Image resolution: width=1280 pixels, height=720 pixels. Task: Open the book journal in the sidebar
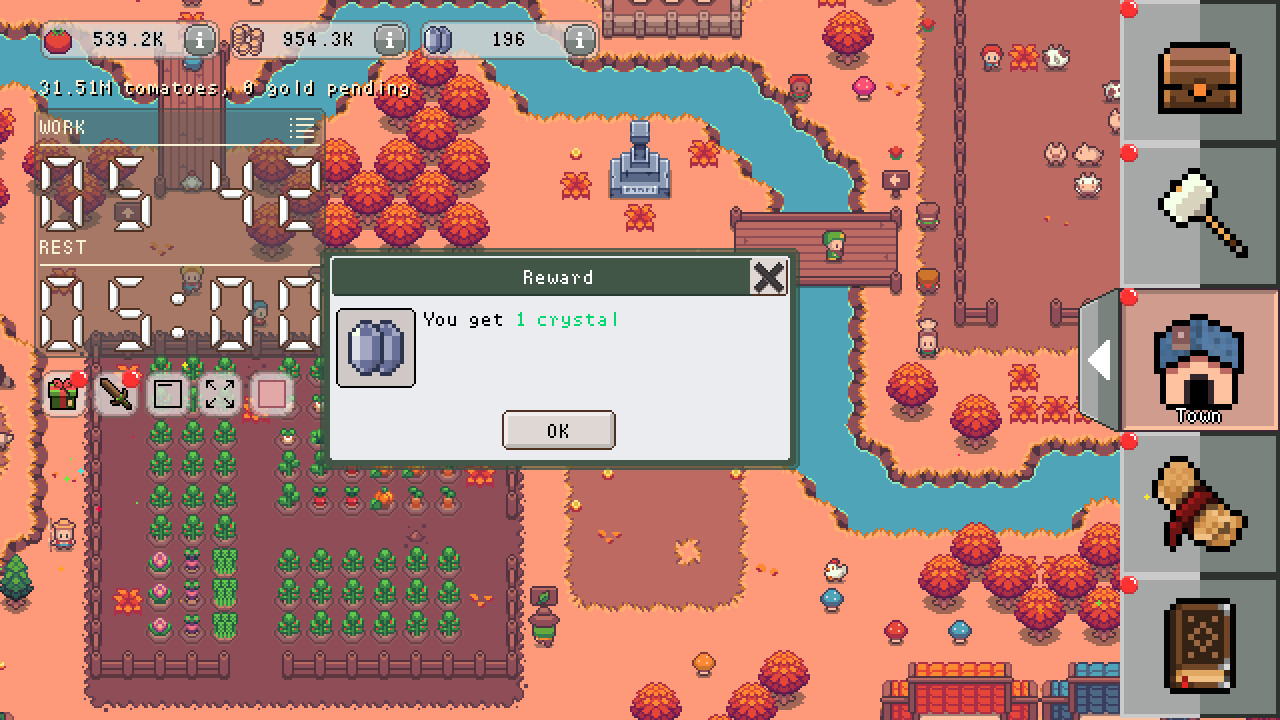coord(1199,645)
